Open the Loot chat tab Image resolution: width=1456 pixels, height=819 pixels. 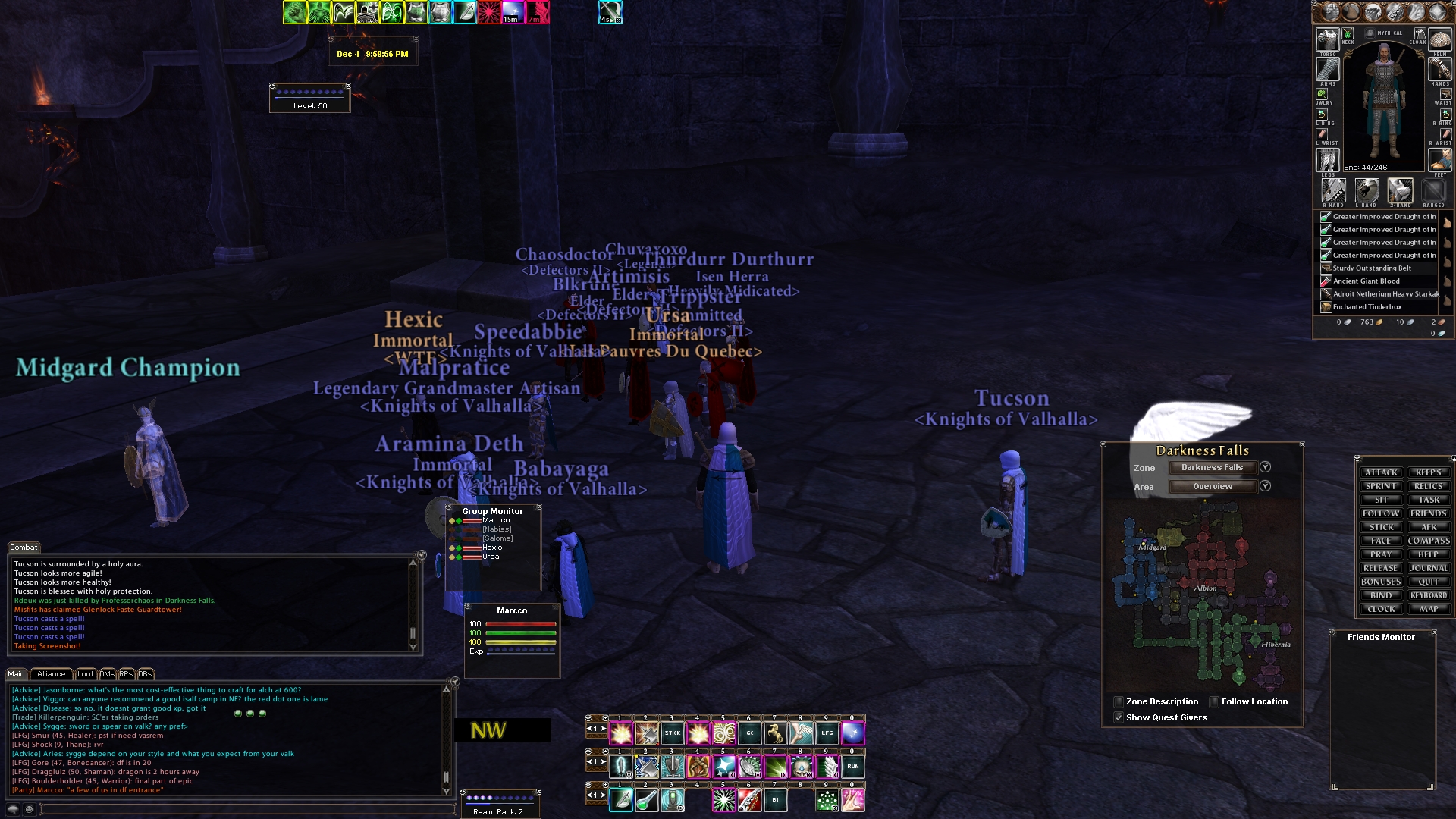coord(86,674)
